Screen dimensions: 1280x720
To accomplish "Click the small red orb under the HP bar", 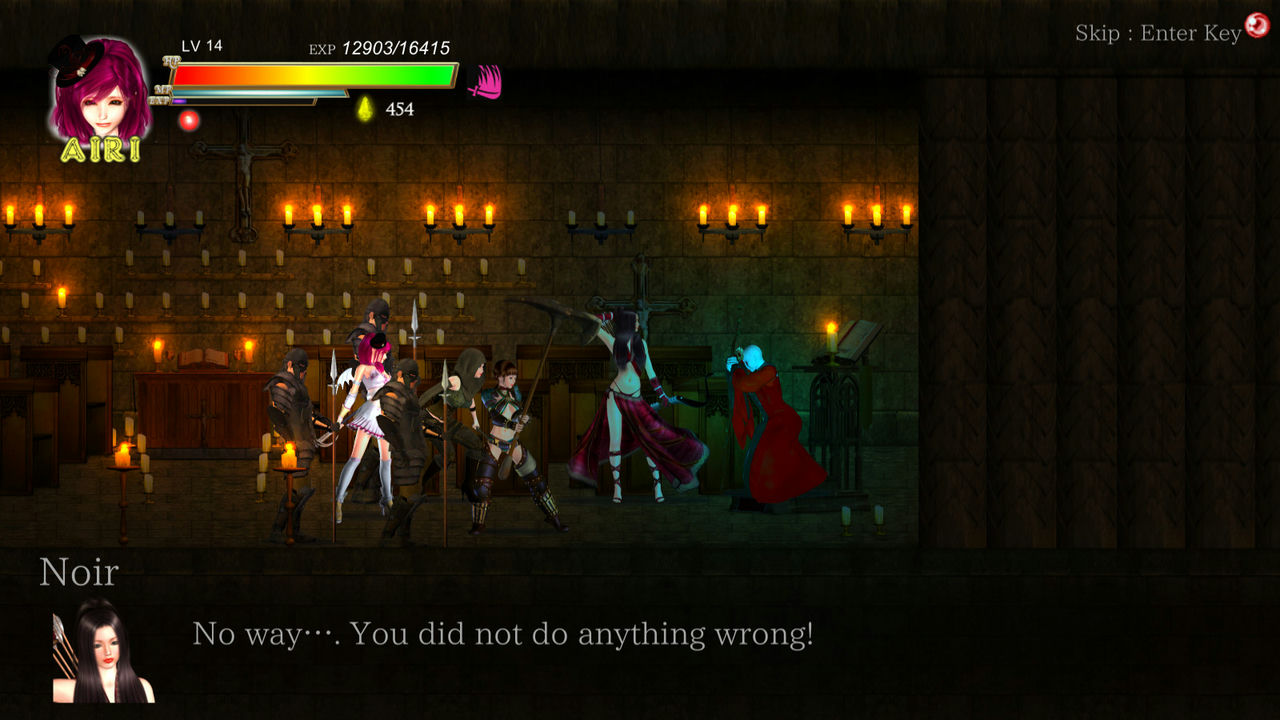I will pos(188,118).
